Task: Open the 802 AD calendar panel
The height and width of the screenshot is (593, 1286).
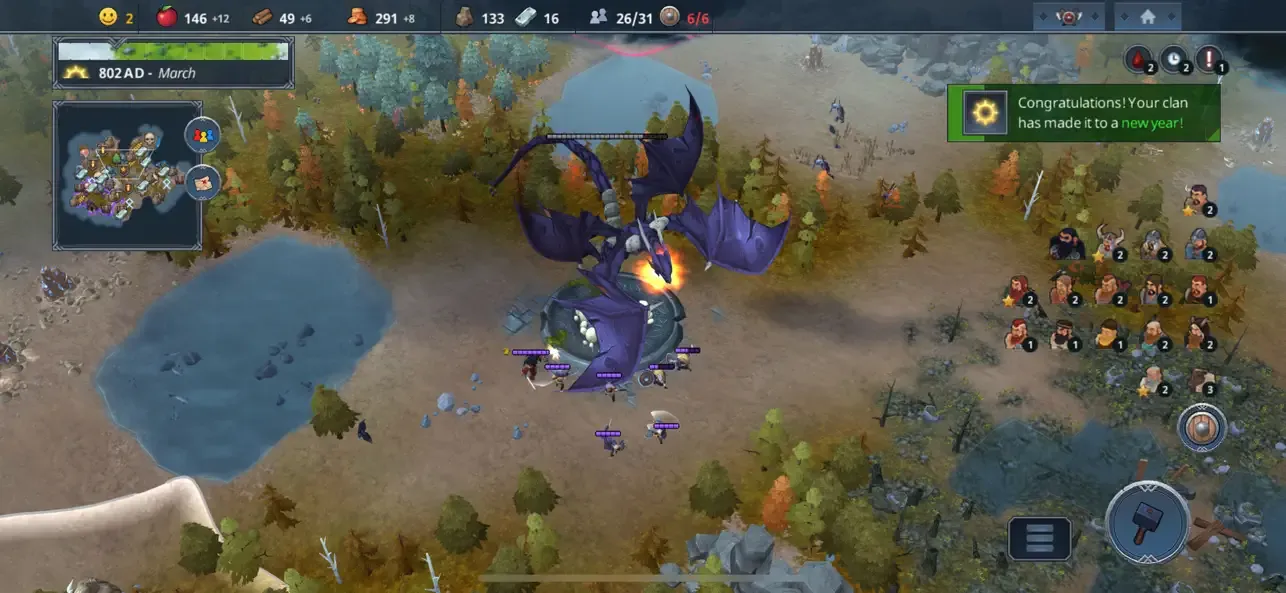Action: [174, 63]
